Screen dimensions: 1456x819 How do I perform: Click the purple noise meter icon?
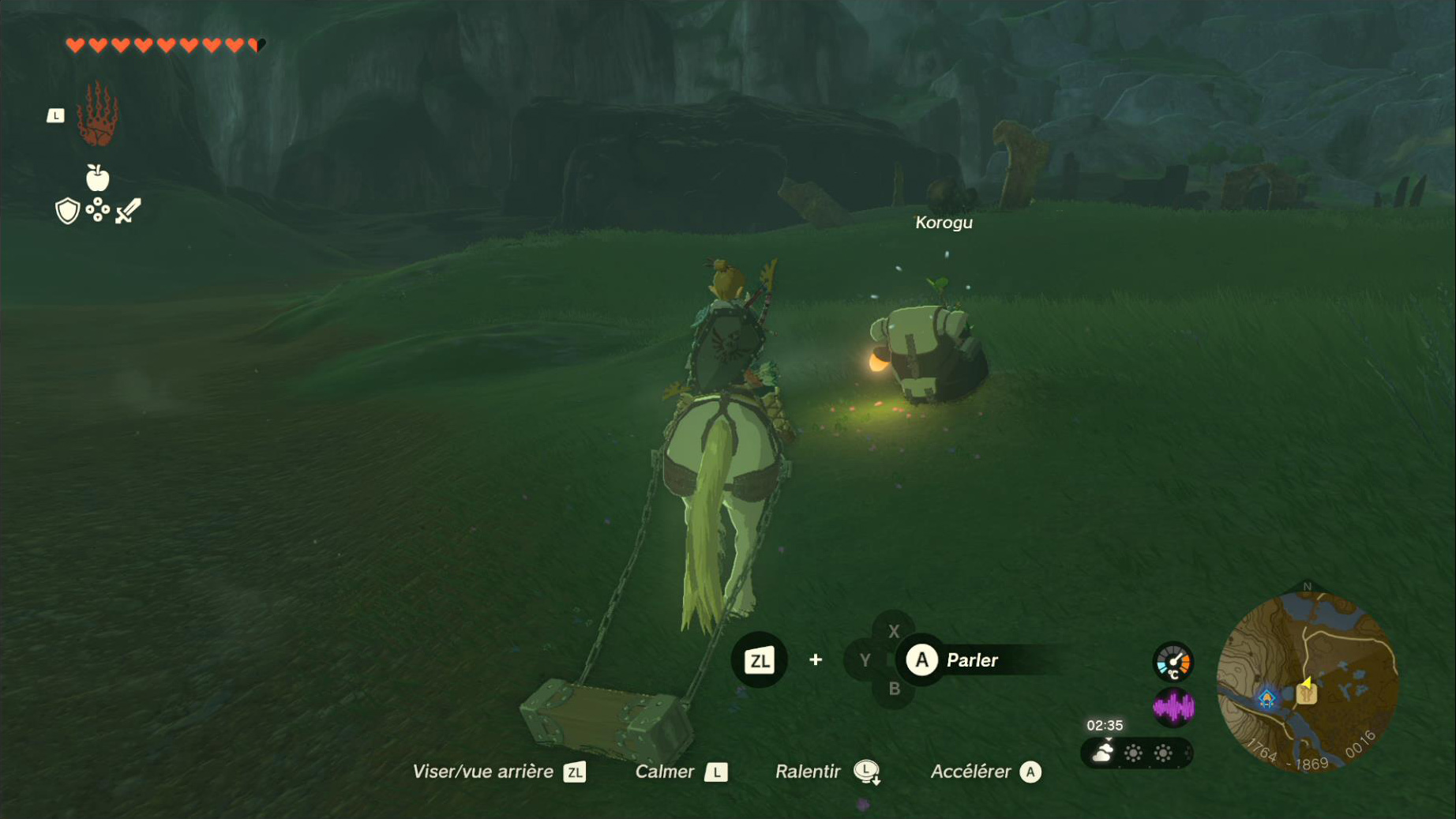[1173, 707]
